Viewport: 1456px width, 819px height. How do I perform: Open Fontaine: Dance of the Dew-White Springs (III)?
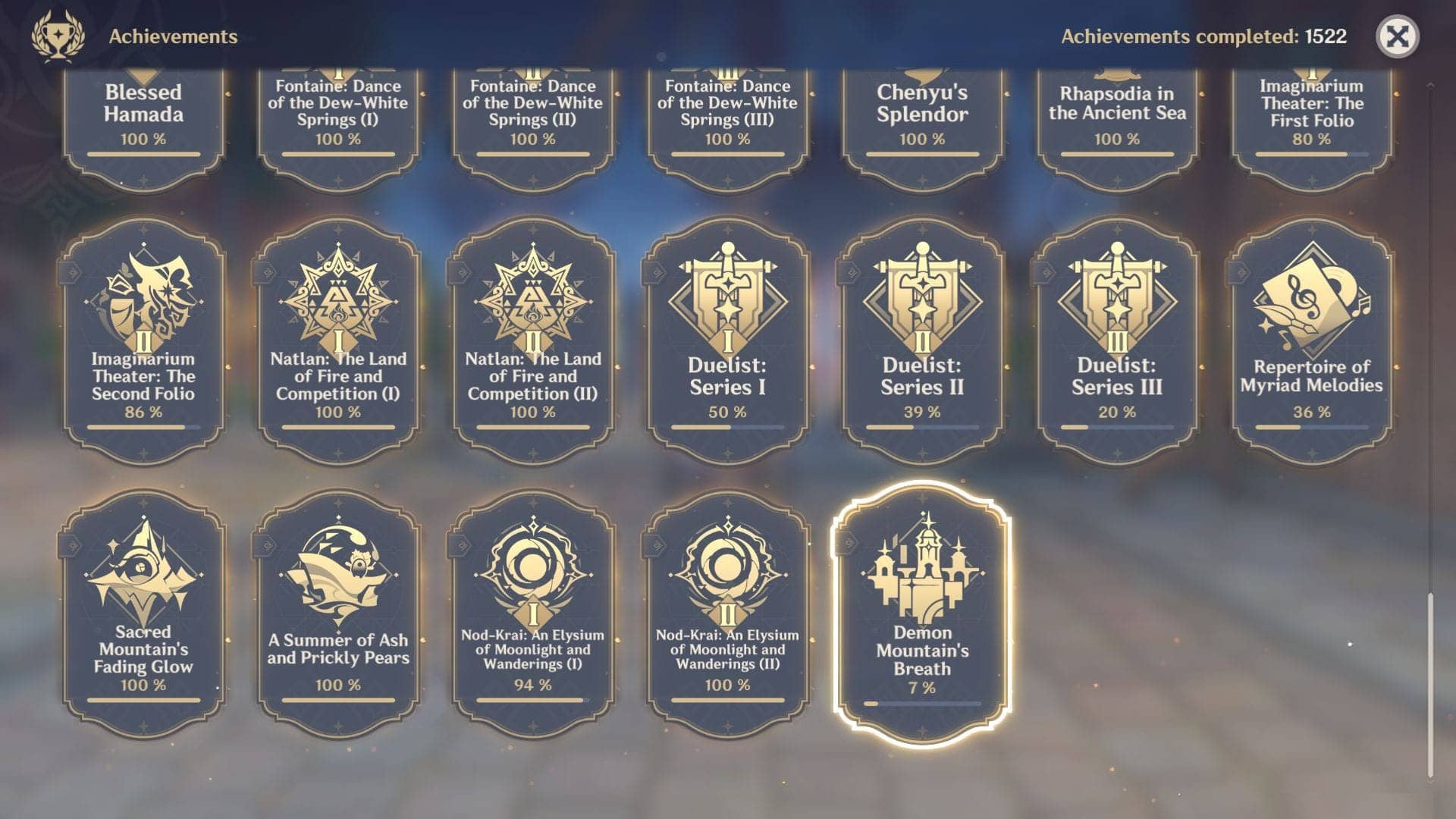pyautogui.click(x=726, y=114)
